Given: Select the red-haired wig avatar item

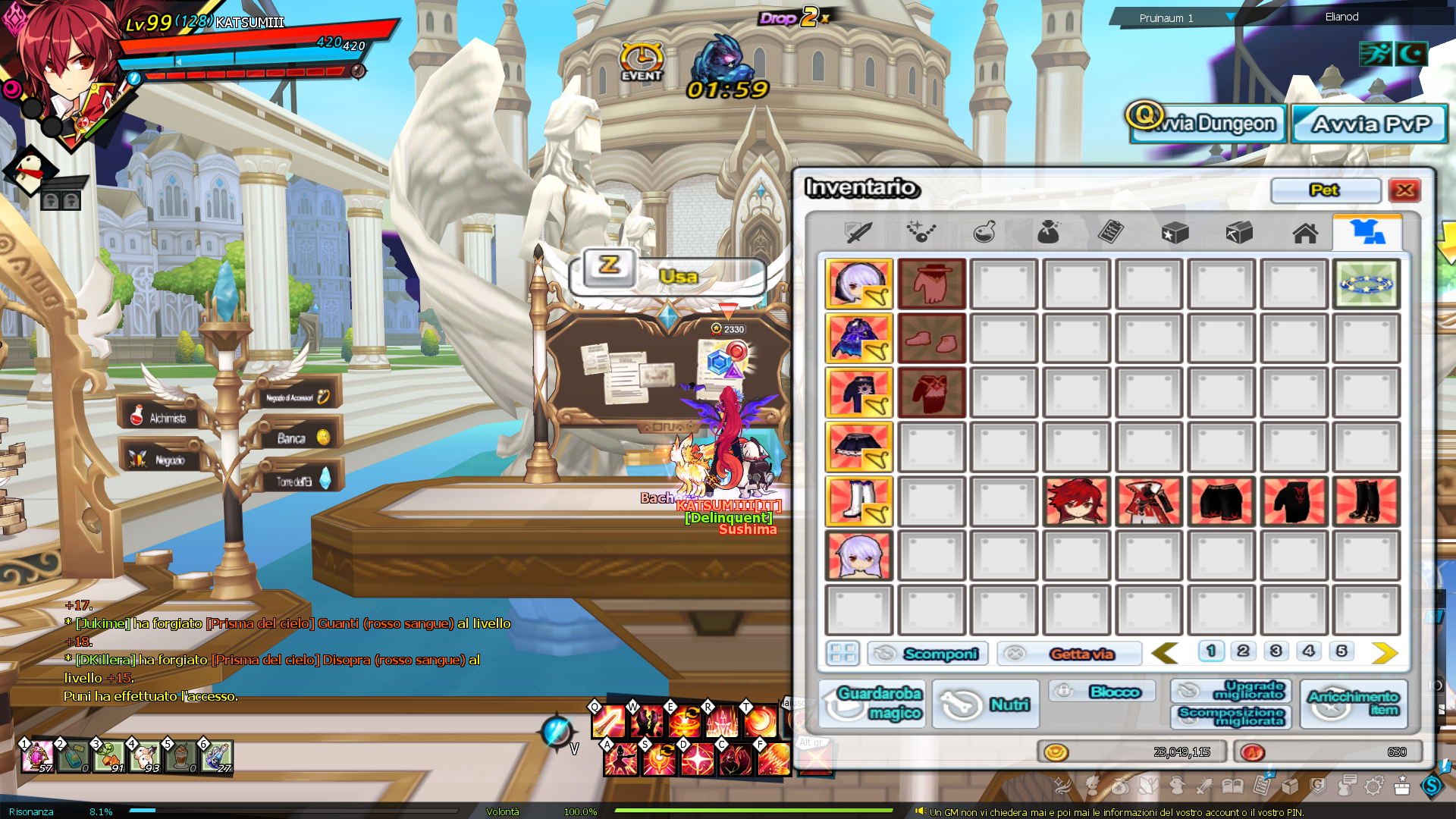Looking at the screenshot, I should coord(1076,501).
